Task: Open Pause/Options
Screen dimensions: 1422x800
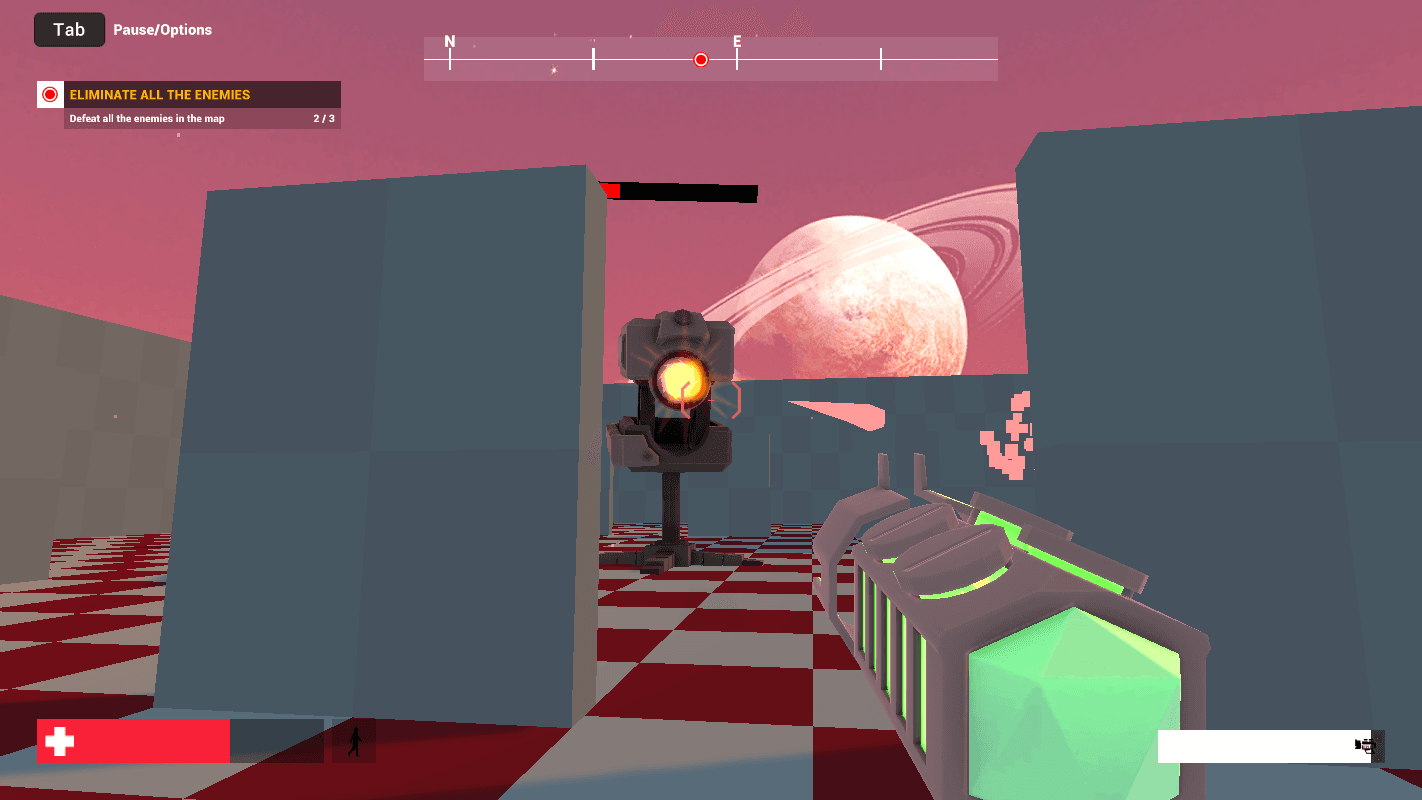Action: pos(161,29)
